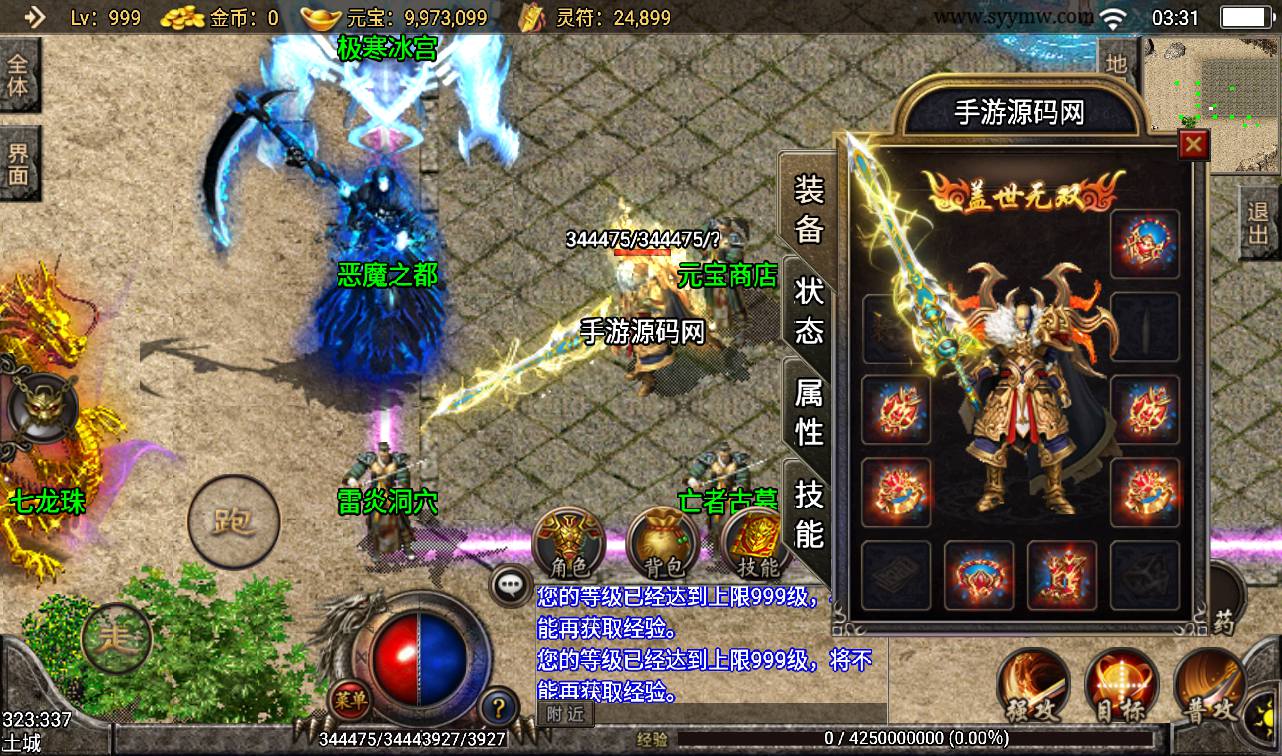The image size is (1282, 756).
Task: Open the 角色 character button
Action: click(569, 544)
